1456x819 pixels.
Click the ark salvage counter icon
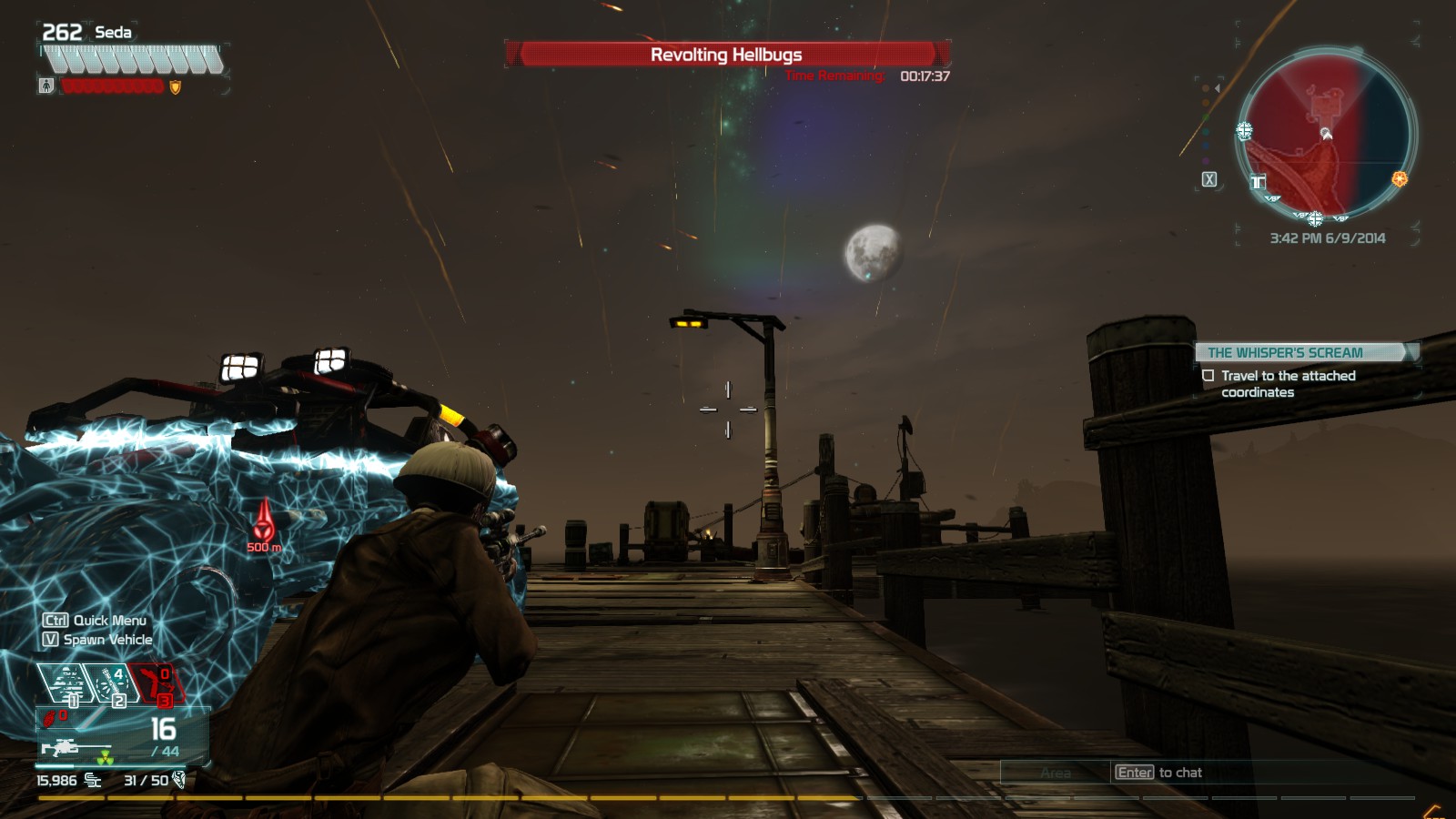click(x=179, y=780)
